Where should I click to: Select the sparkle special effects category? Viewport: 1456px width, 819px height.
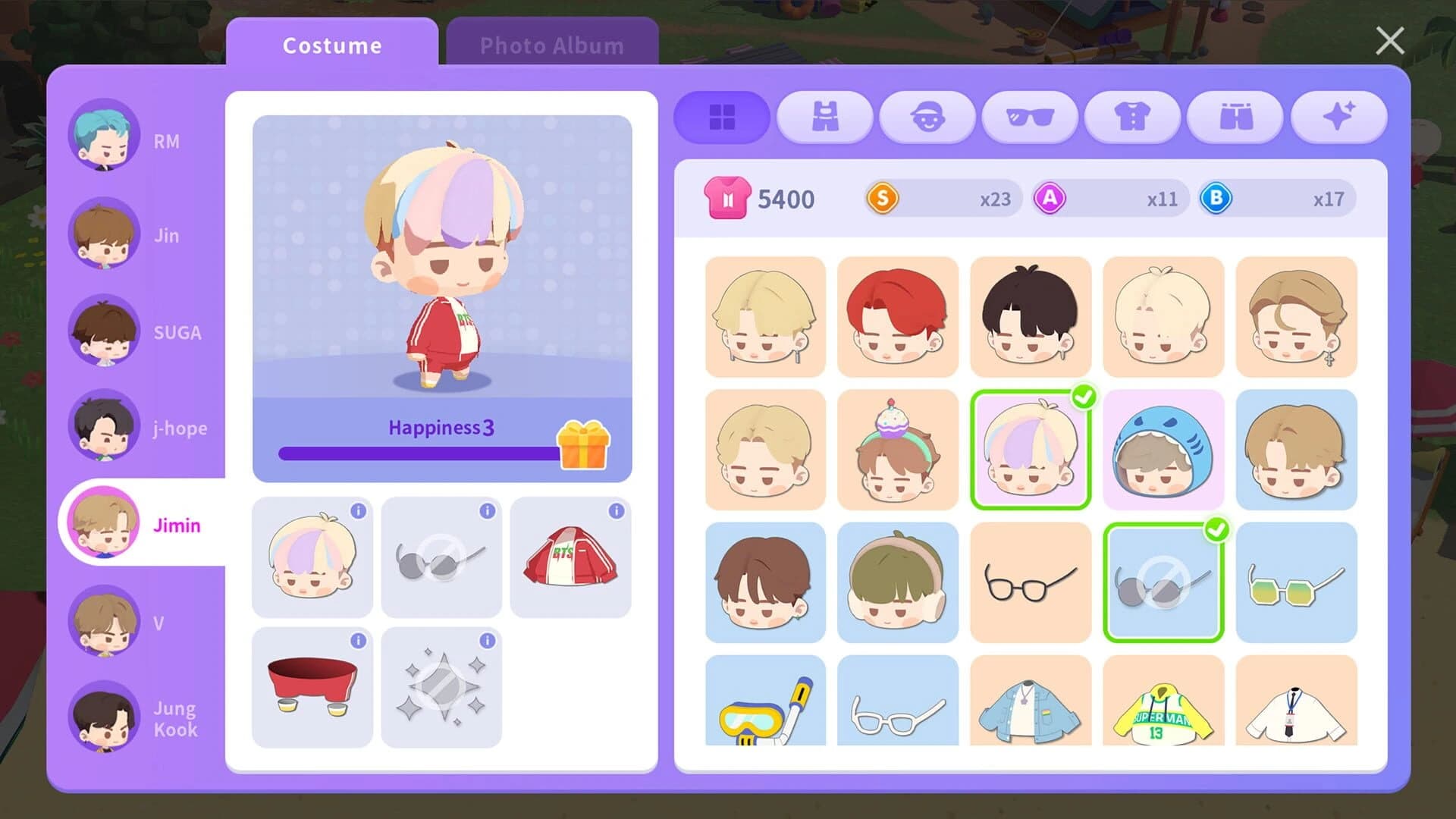1338,118
